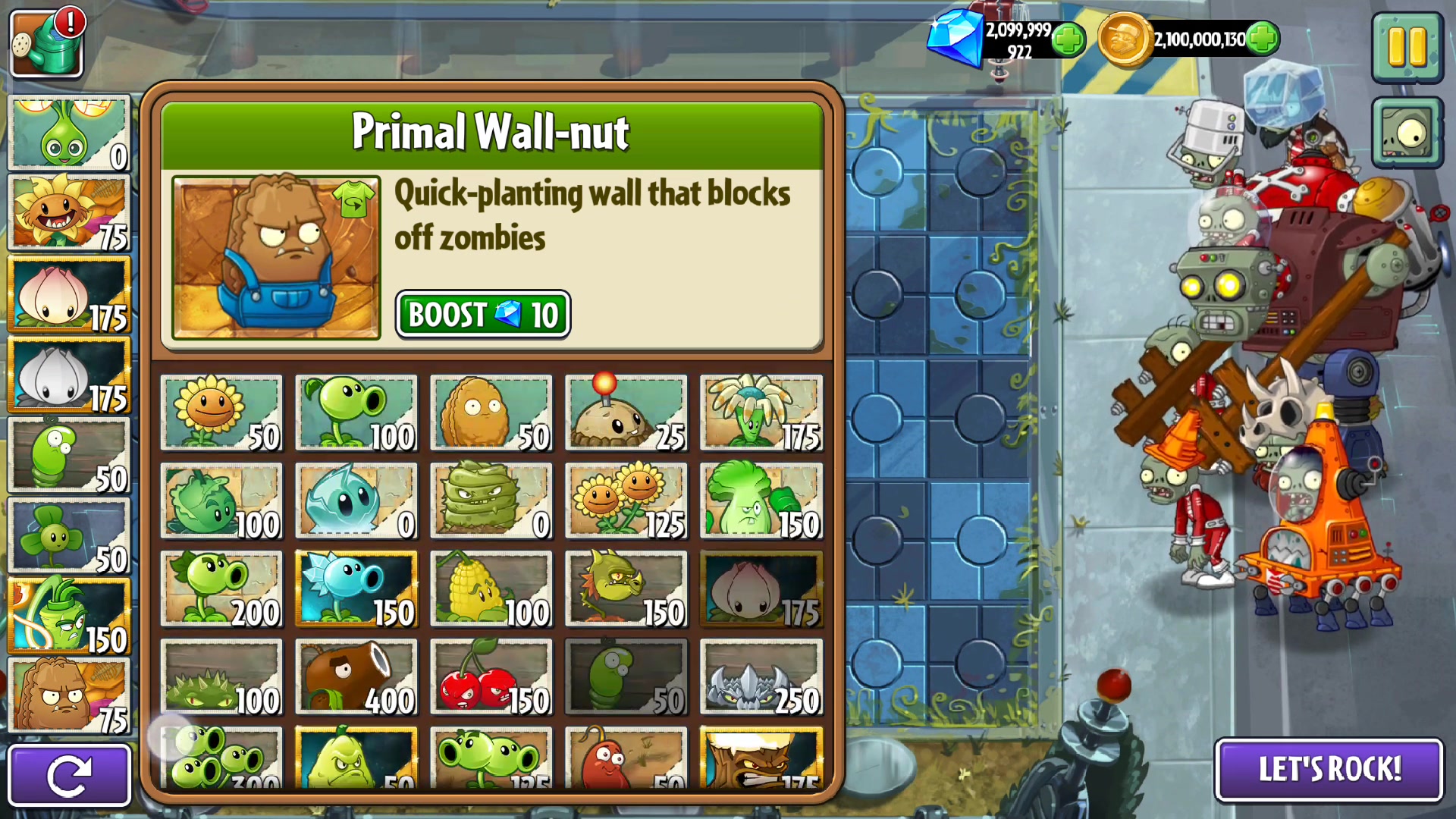This screenshot has width=1456, height=819.
Task: Select the Kernel-pult seed packet
Action: point(491,589)
